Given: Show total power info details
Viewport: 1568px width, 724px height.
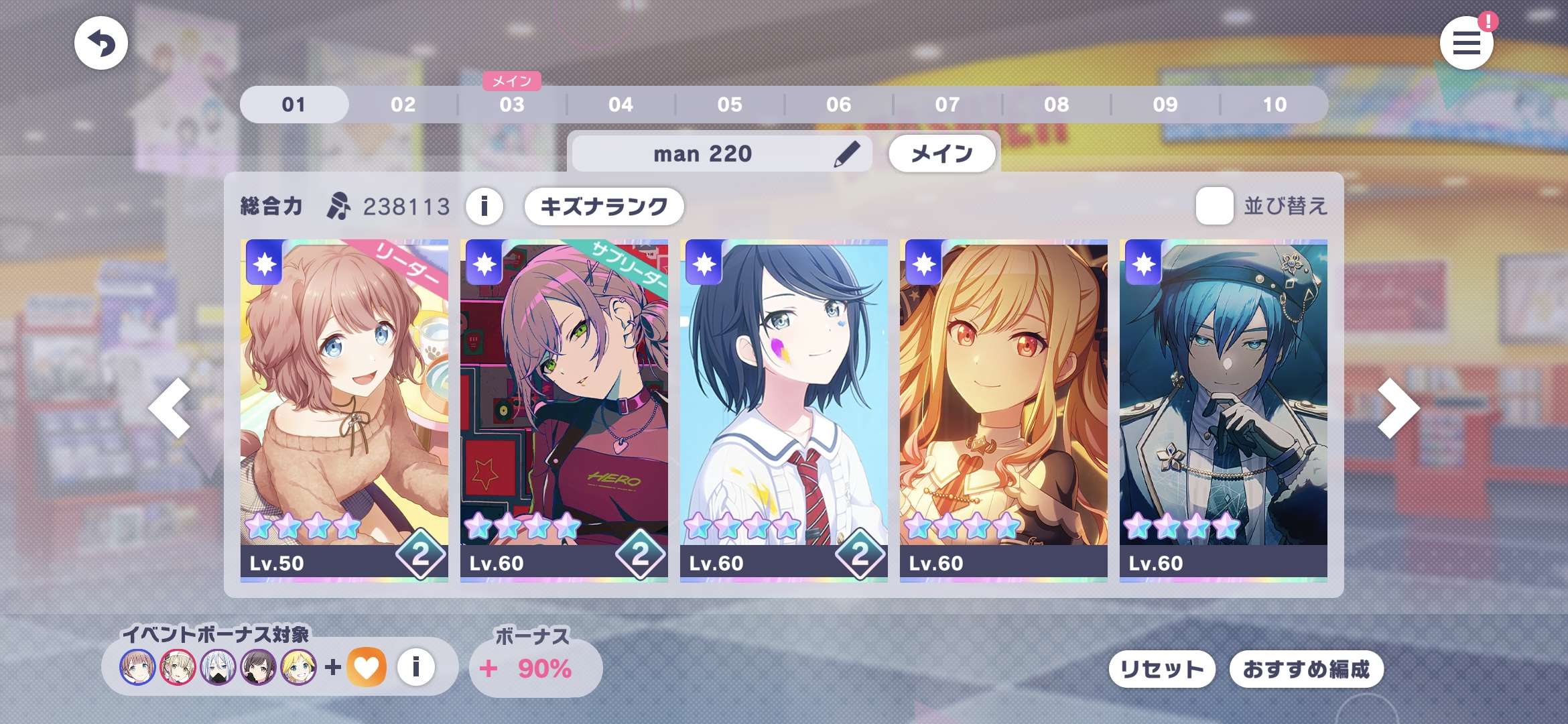Looking at the screenshot, I should (x=484, y=206).
